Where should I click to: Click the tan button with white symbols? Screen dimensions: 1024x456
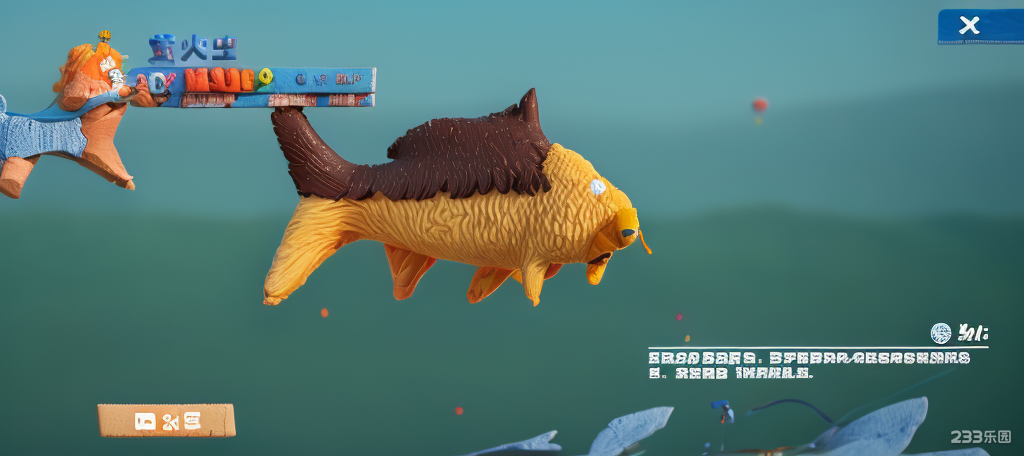[x=166, y=420]
